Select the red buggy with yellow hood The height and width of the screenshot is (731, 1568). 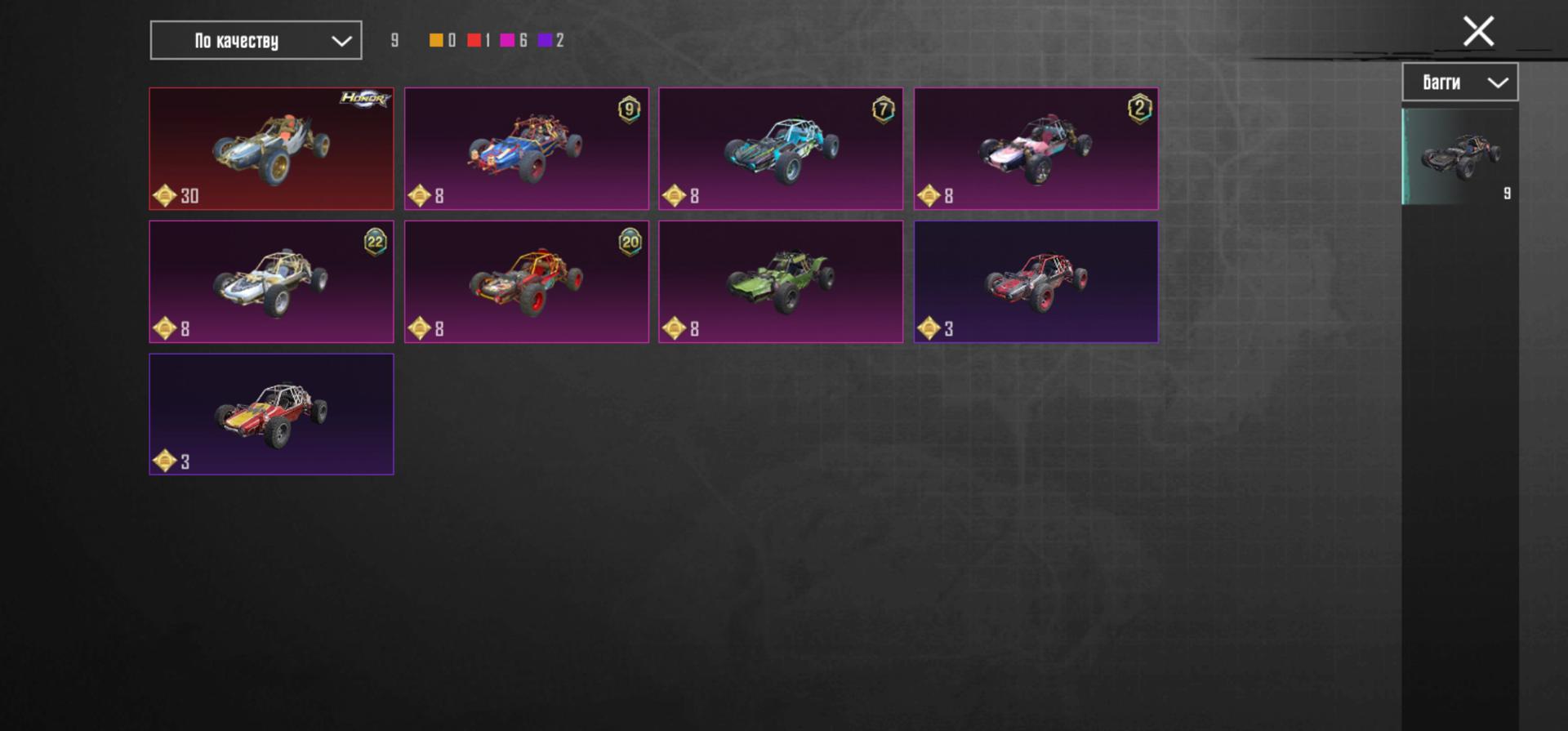pyautogui.click(x=271, y=414)
